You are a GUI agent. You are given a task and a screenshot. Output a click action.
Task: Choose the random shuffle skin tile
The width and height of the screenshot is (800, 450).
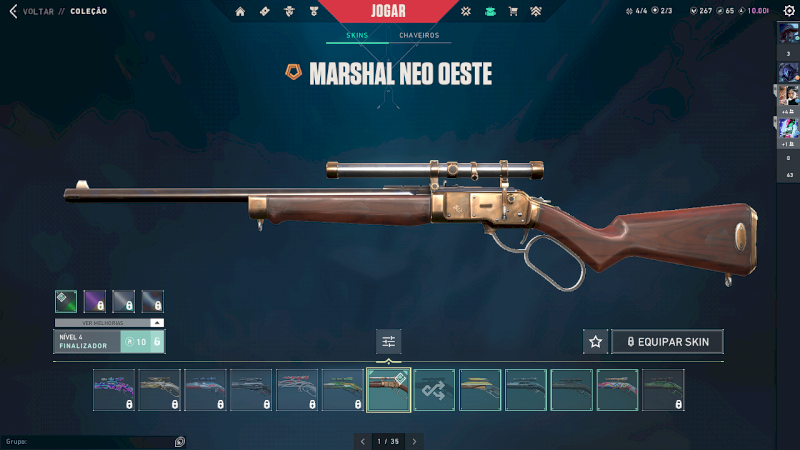coord(435,390)
